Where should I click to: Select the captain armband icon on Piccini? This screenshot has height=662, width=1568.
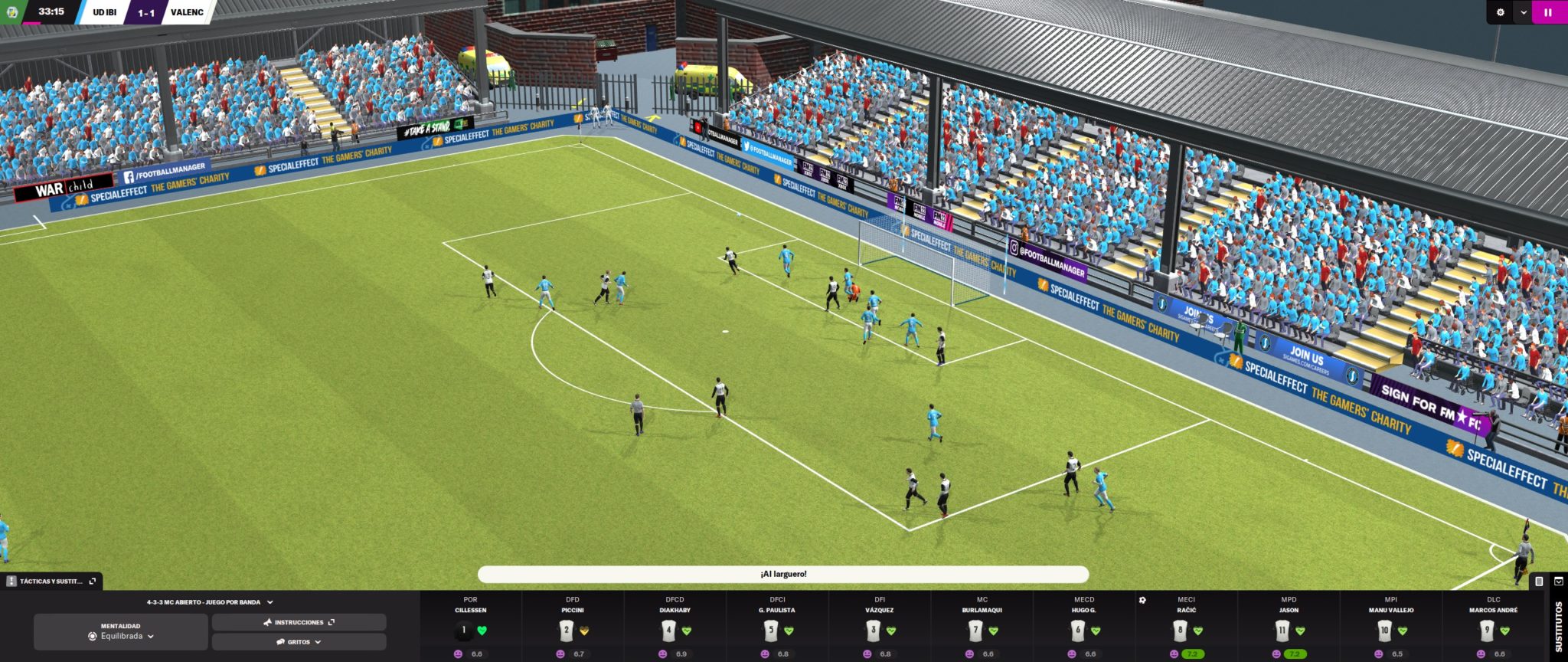pos(585,631)
